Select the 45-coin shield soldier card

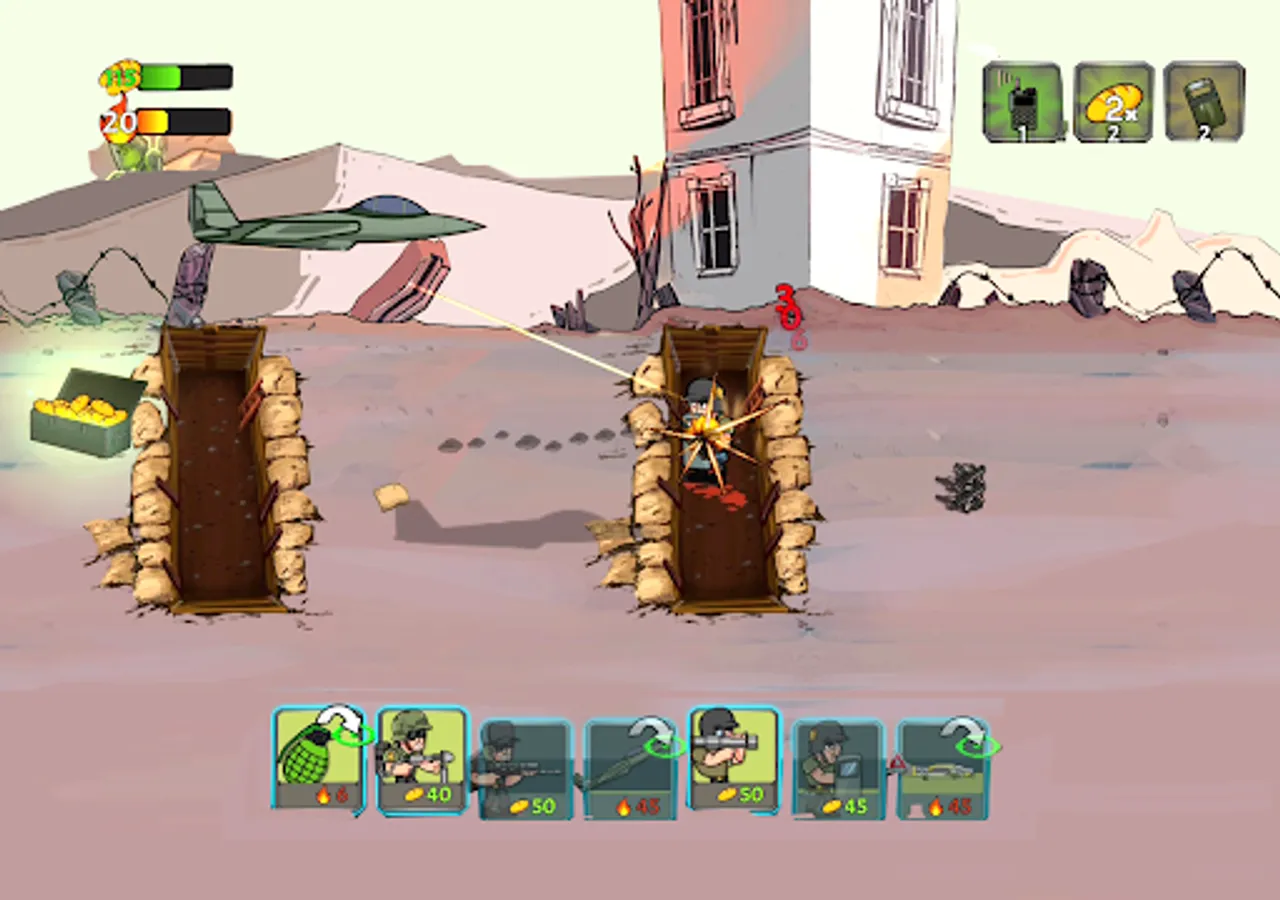[x=837, y=765]
